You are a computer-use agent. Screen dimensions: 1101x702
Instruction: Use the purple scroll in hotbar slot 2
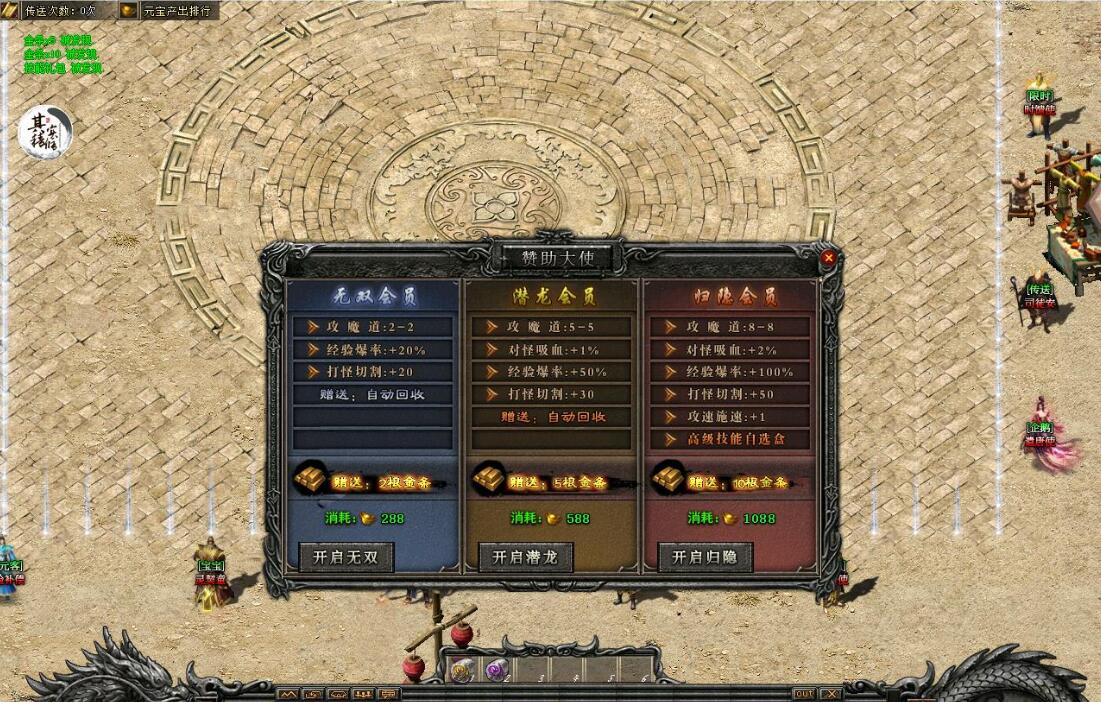(496, 671)
